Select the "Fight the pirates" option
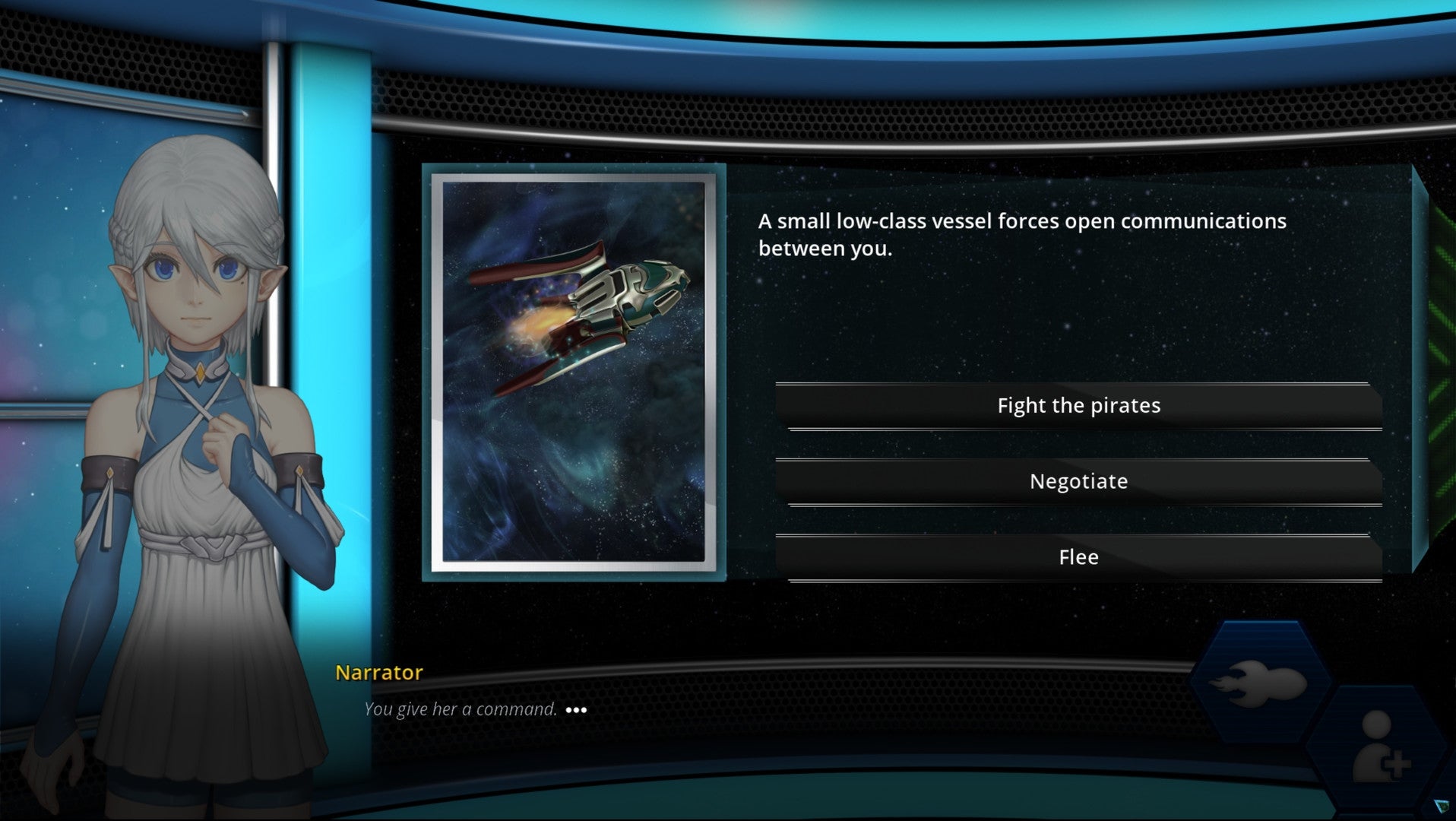Viewport: 1456px width, 821px height. [x=1078, y=404]
